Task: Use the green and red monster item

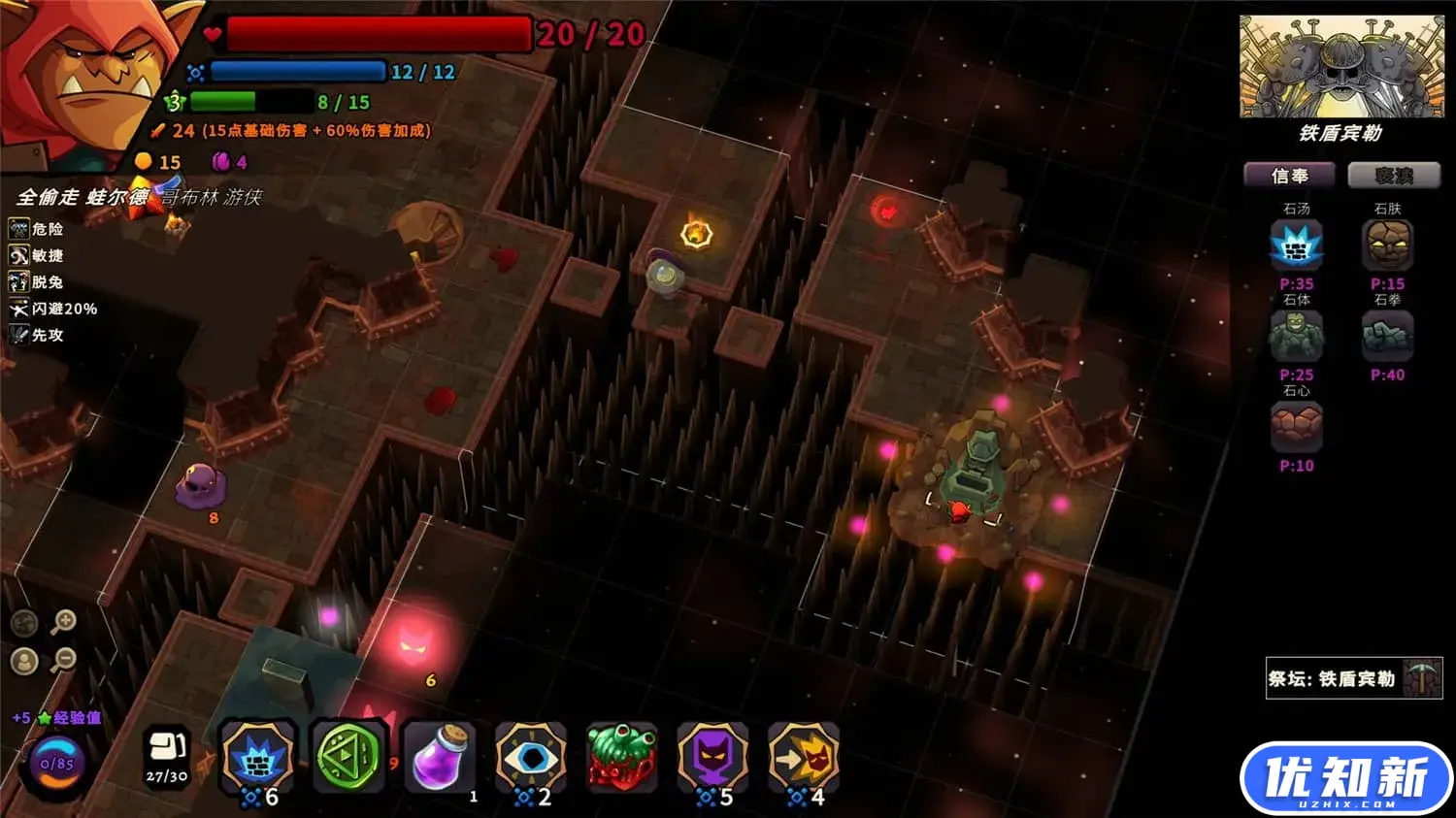Action: click(622, 759)
